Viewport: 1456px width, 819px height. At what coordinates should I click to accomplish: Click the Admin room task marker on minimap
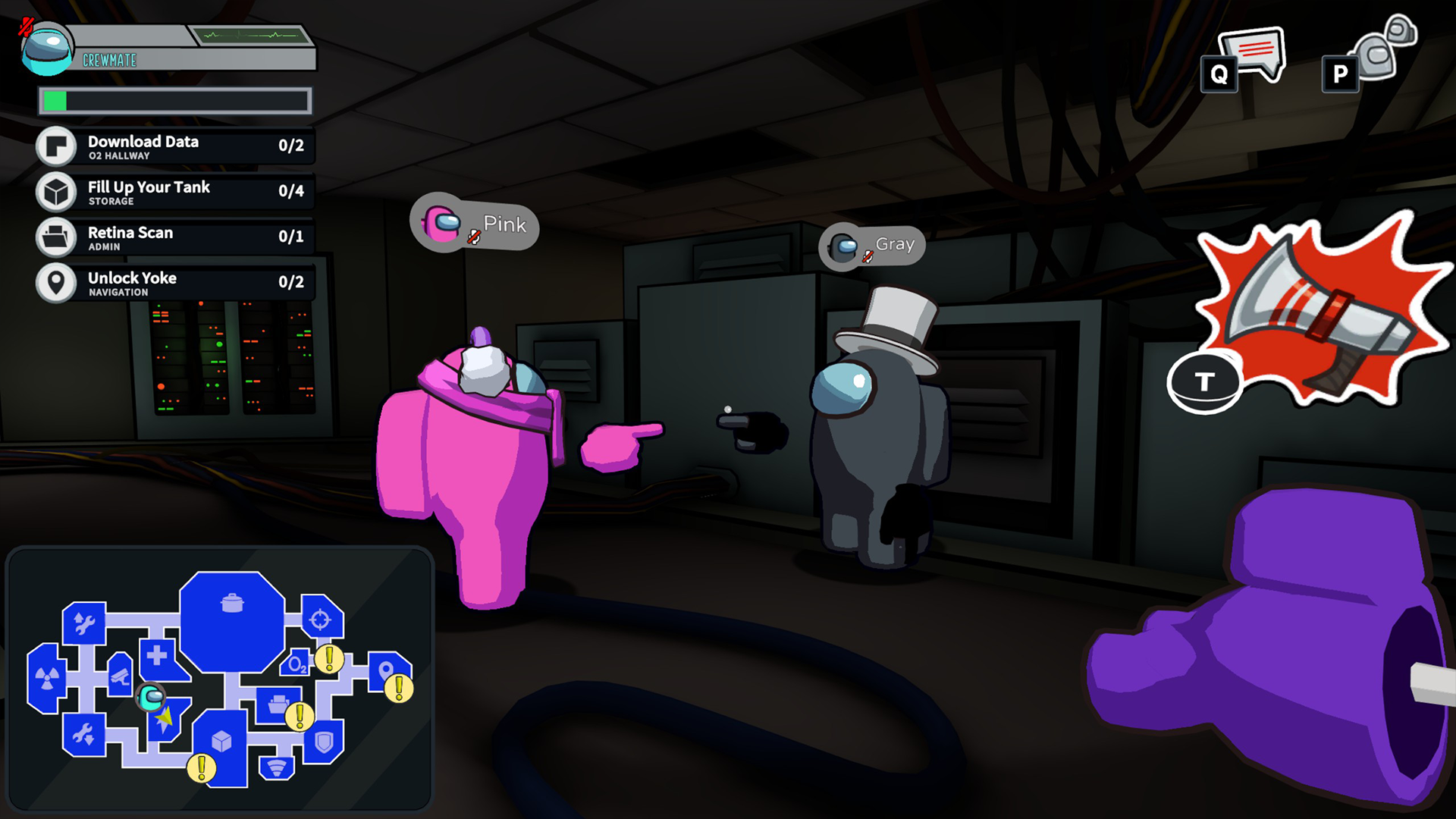300,715
